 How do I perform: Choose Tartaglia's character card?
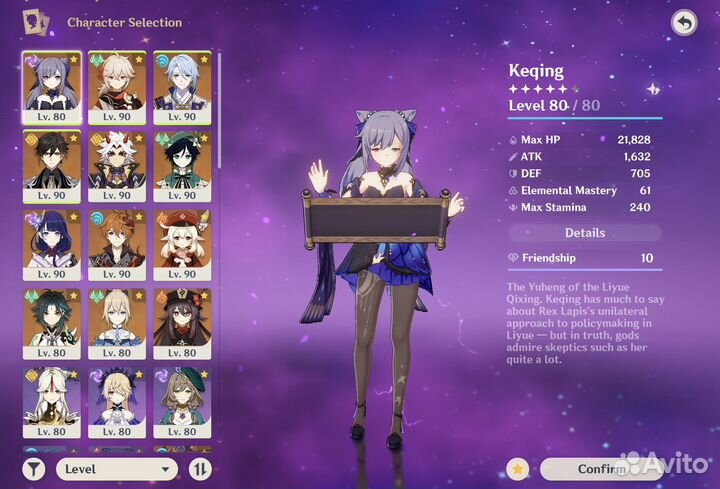tap(116, 243)
